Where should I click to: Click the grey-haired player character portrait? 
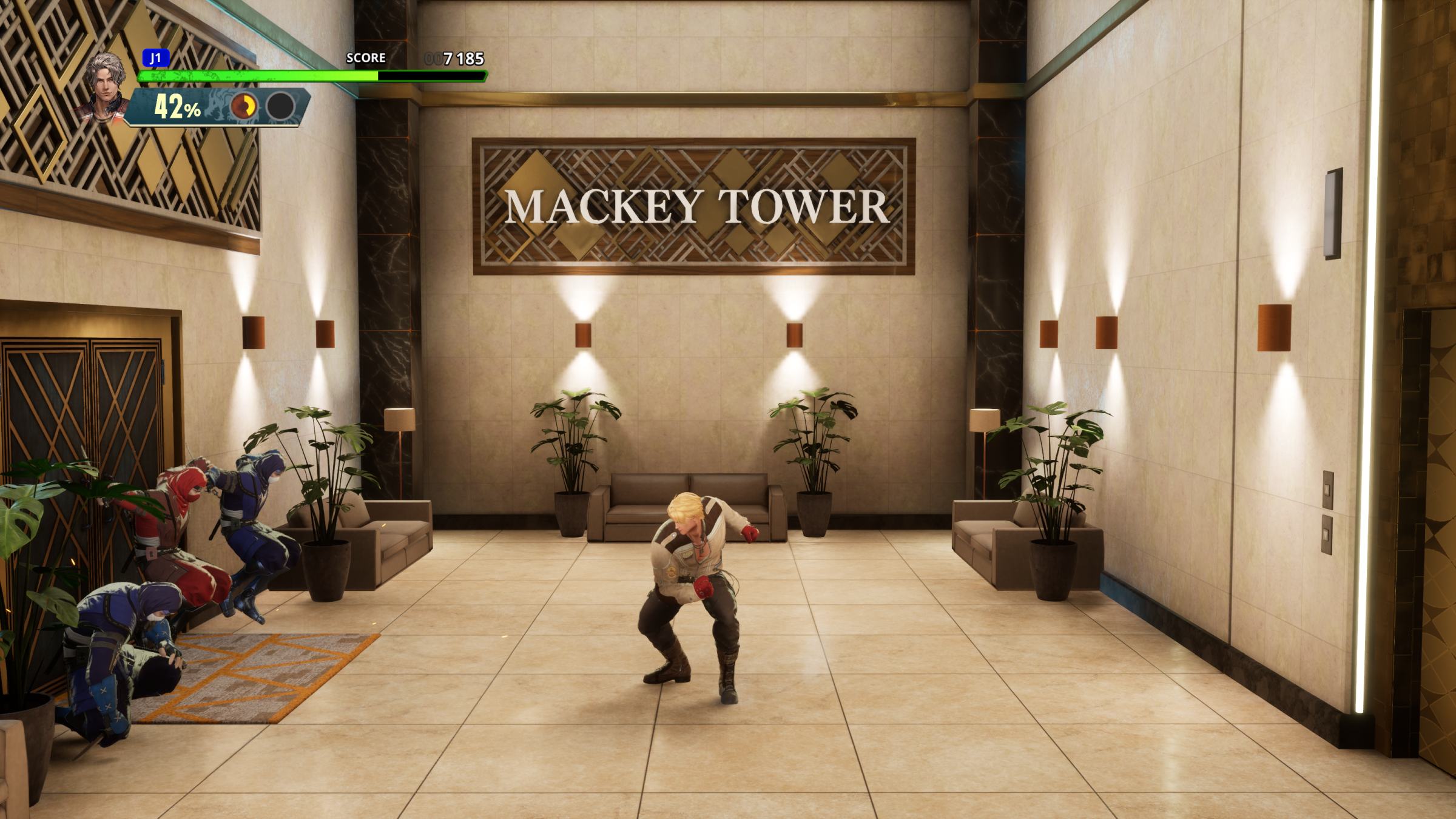point(104,88)
